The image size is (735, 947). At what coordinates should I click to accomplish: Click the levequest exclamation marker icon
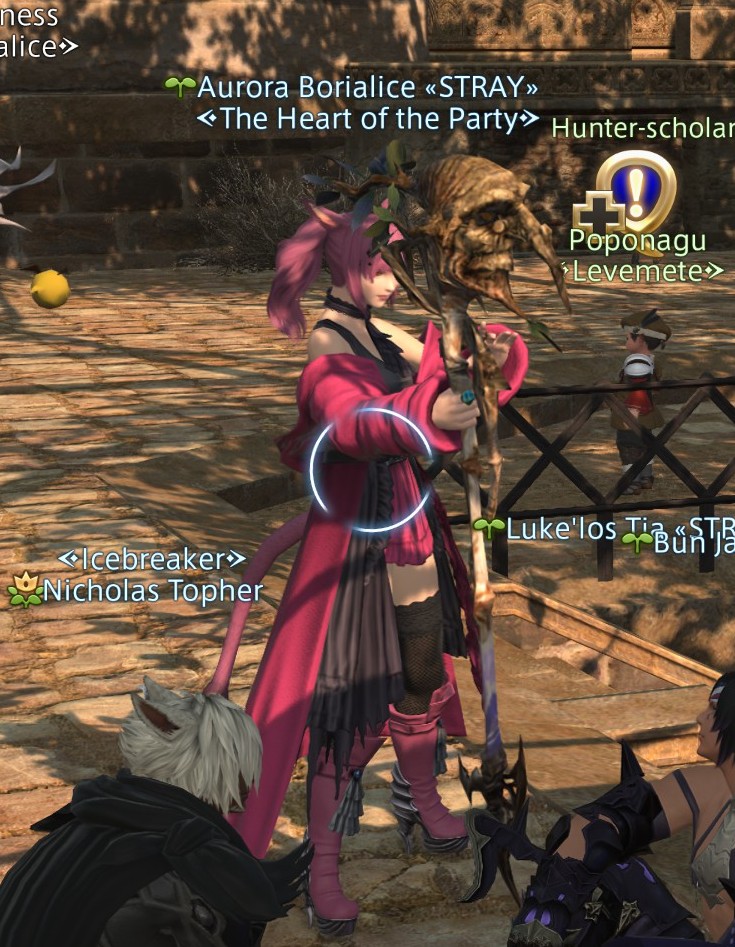(x=637, y=189)
